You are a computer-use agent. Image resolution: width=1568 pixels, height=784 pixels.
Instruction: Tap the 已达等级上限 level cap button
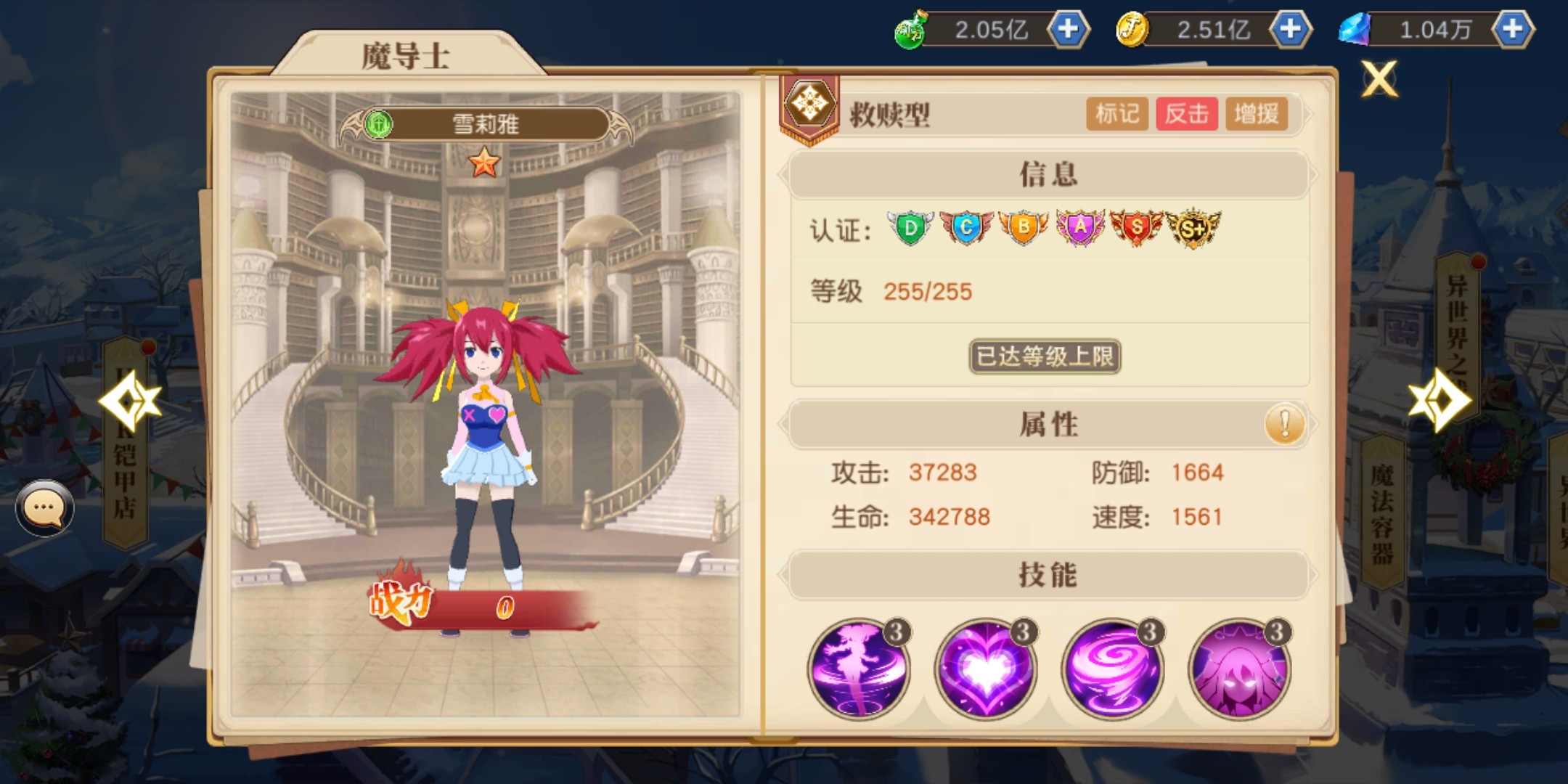pyautogui.click(x=1045, y=356)
